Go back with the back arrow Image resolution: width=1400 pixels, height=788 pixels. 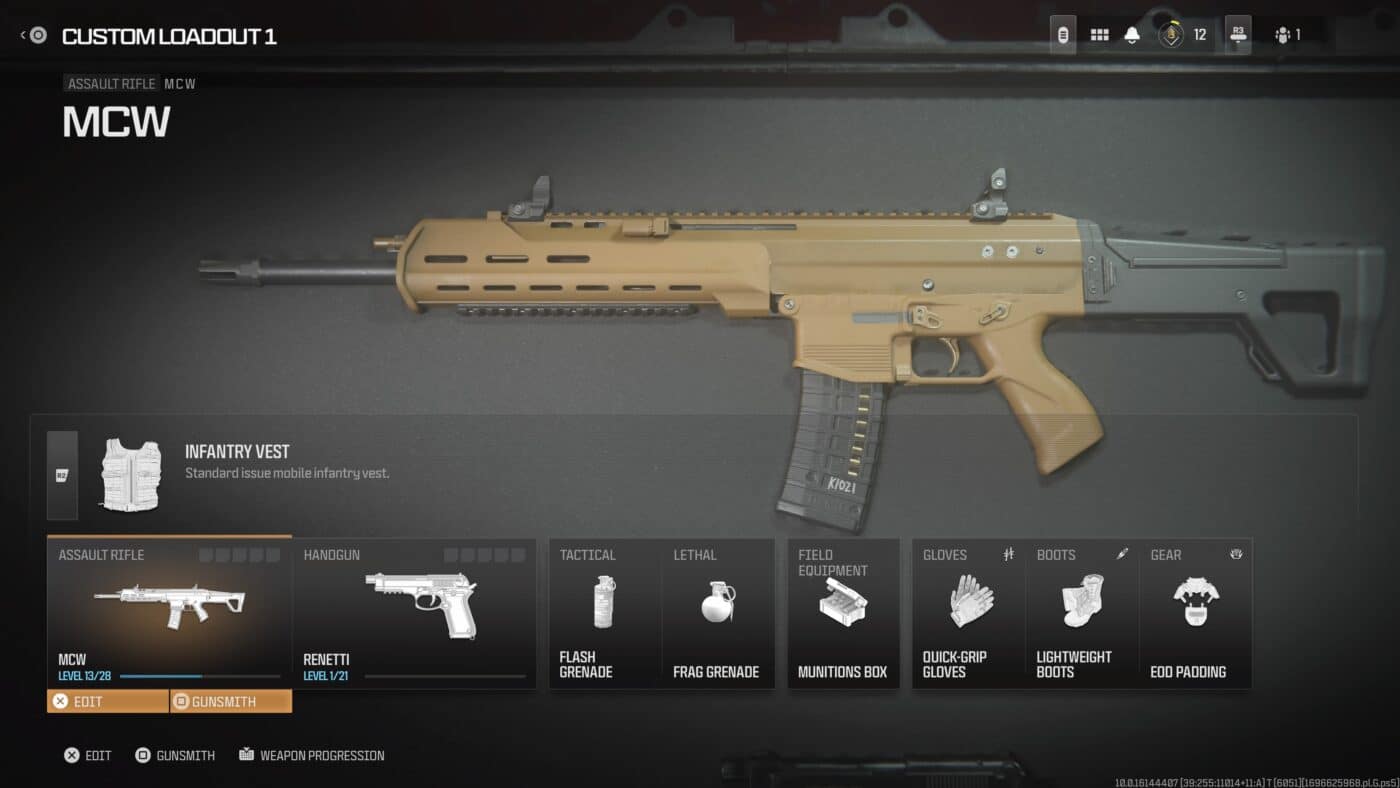click(x=21, y=33)
